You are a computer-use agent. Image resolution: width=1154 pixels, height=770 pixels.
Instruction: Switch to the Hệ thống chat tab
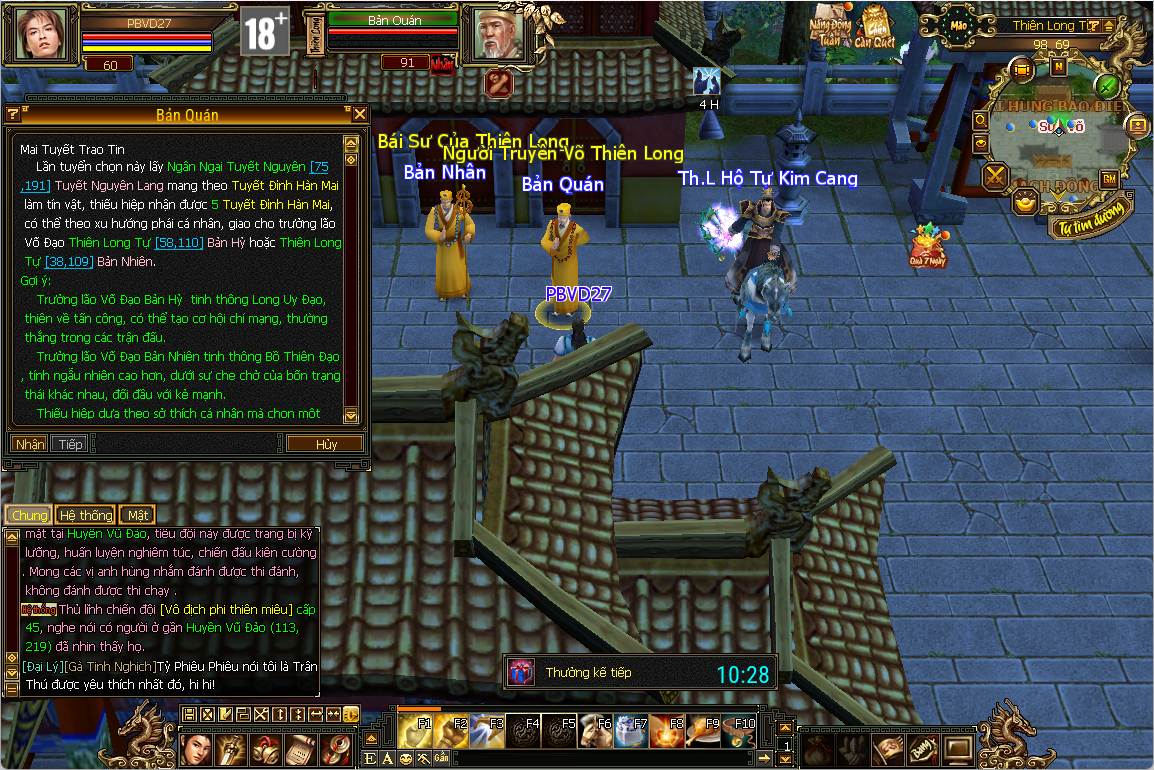(x=85, y=515)
